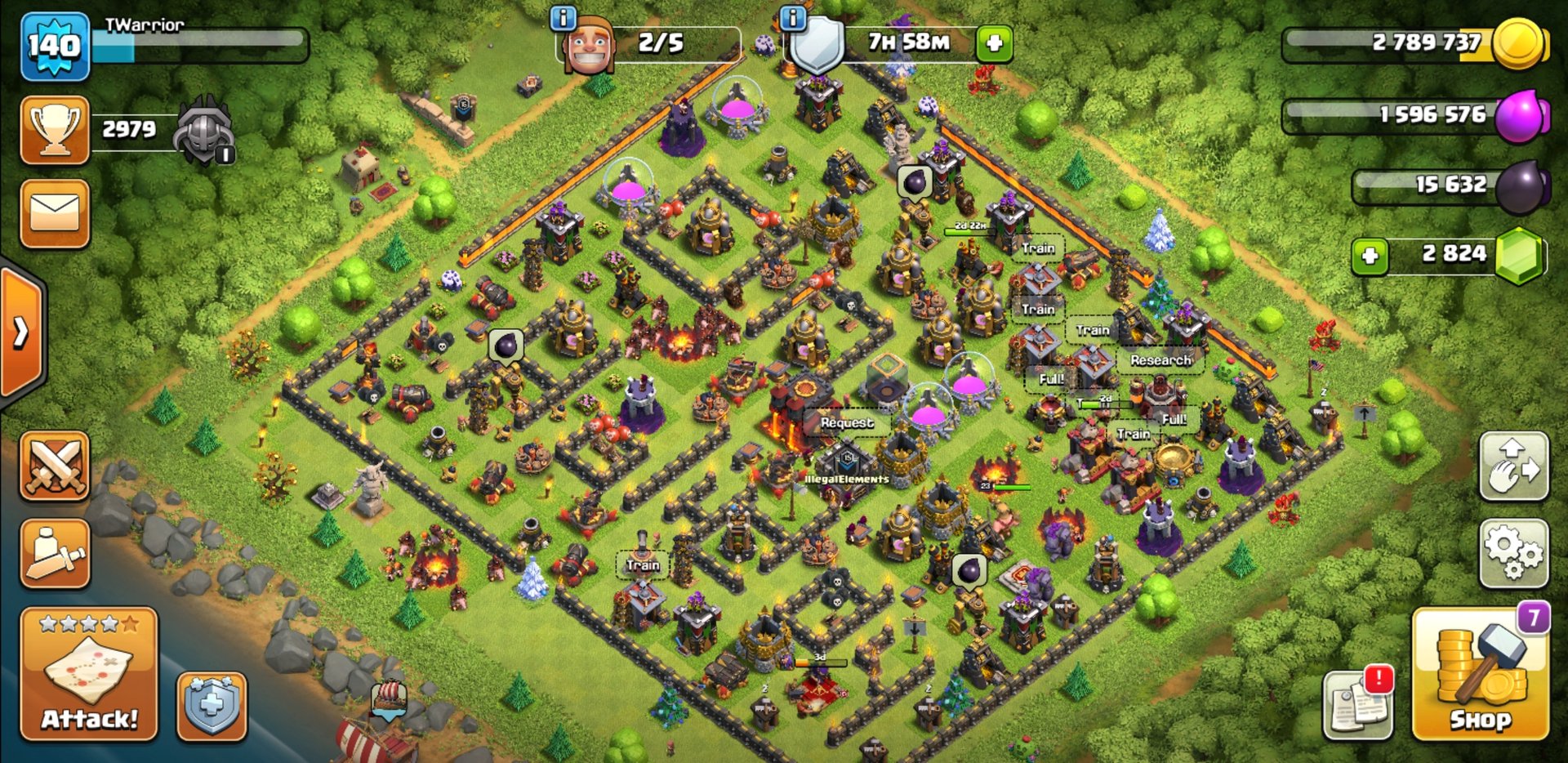Image resolution: width=1568 pixels, height=763 pixels.
Task: Open player level 140 badge
Action: point(54,46)
